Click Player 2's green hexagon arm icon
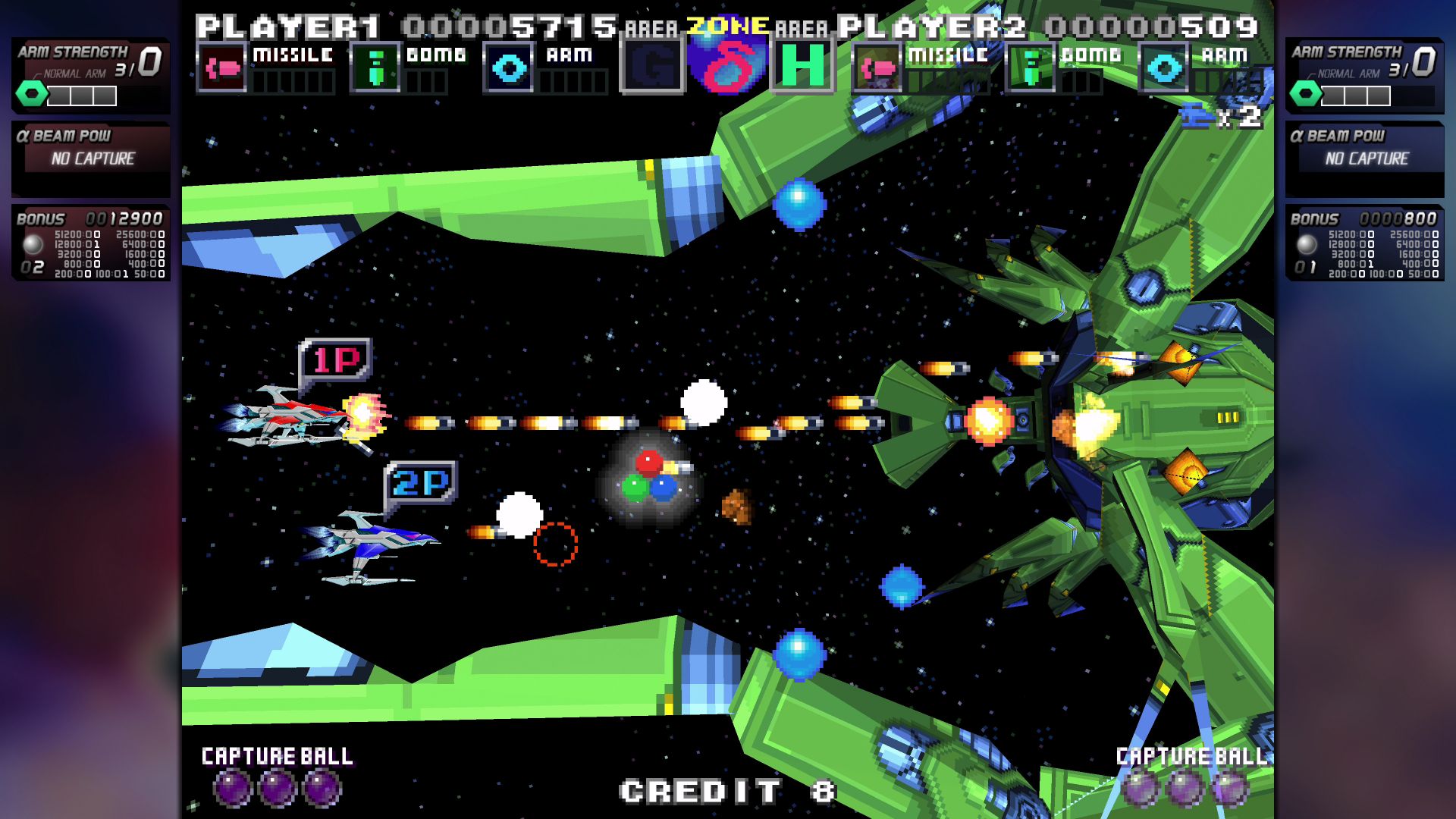The width and height of the screenshot is (1456, 819). coord(1306,95)
